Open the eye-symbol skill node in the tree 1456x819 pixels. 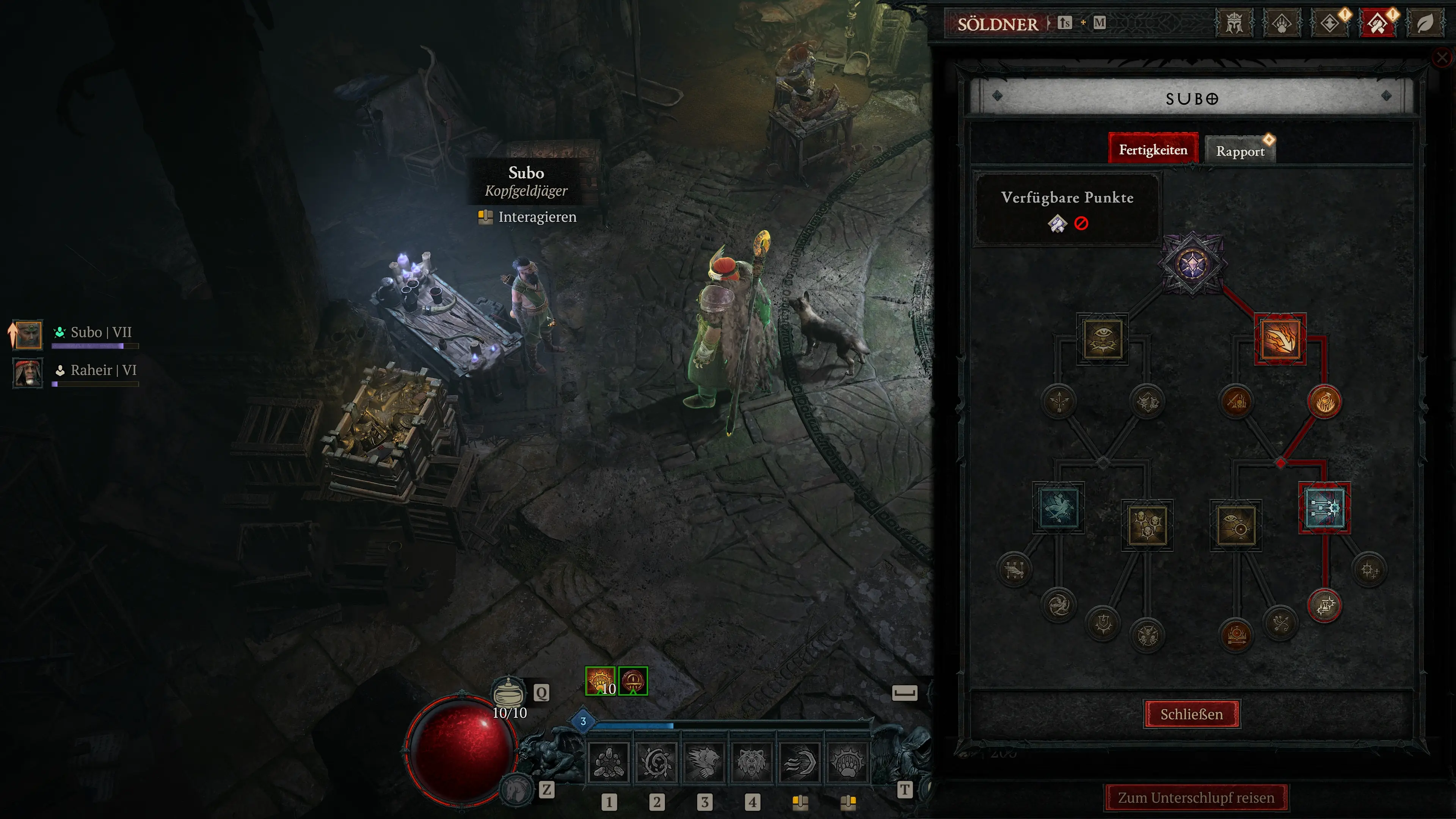[x=1103, y=339]
